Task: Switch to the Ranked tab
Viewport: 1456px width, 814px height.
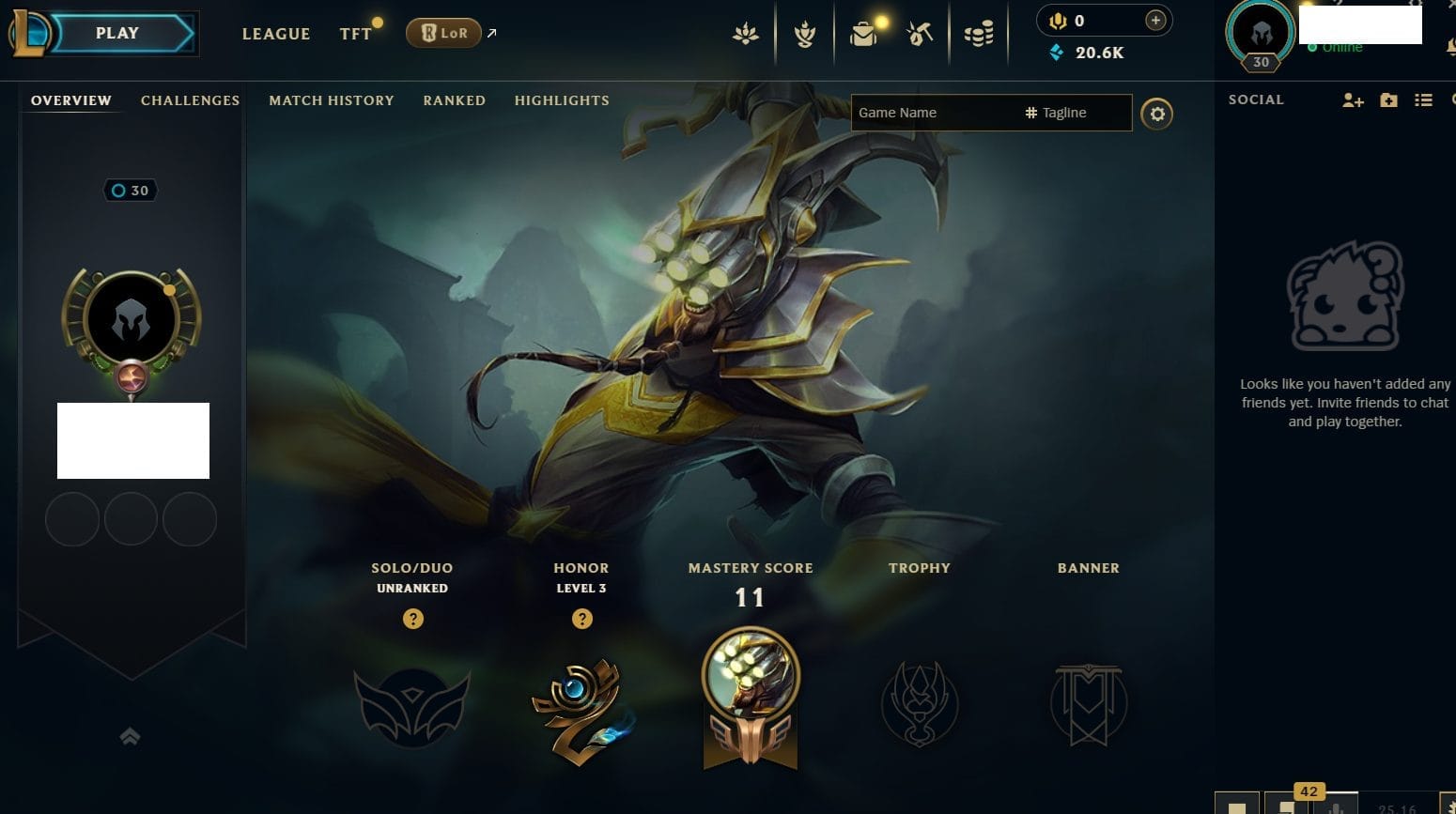Action: coord(454,100)
